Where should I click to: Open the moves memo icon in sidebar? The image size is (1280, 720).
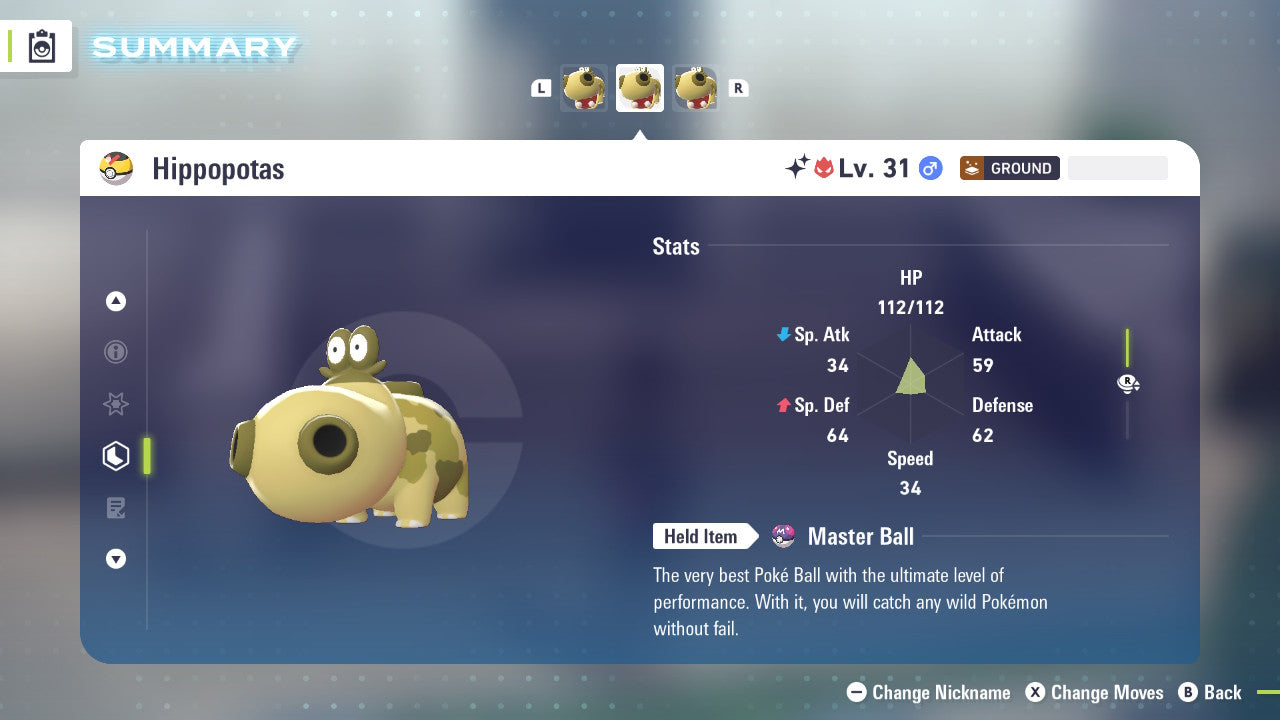click(116, 507)
